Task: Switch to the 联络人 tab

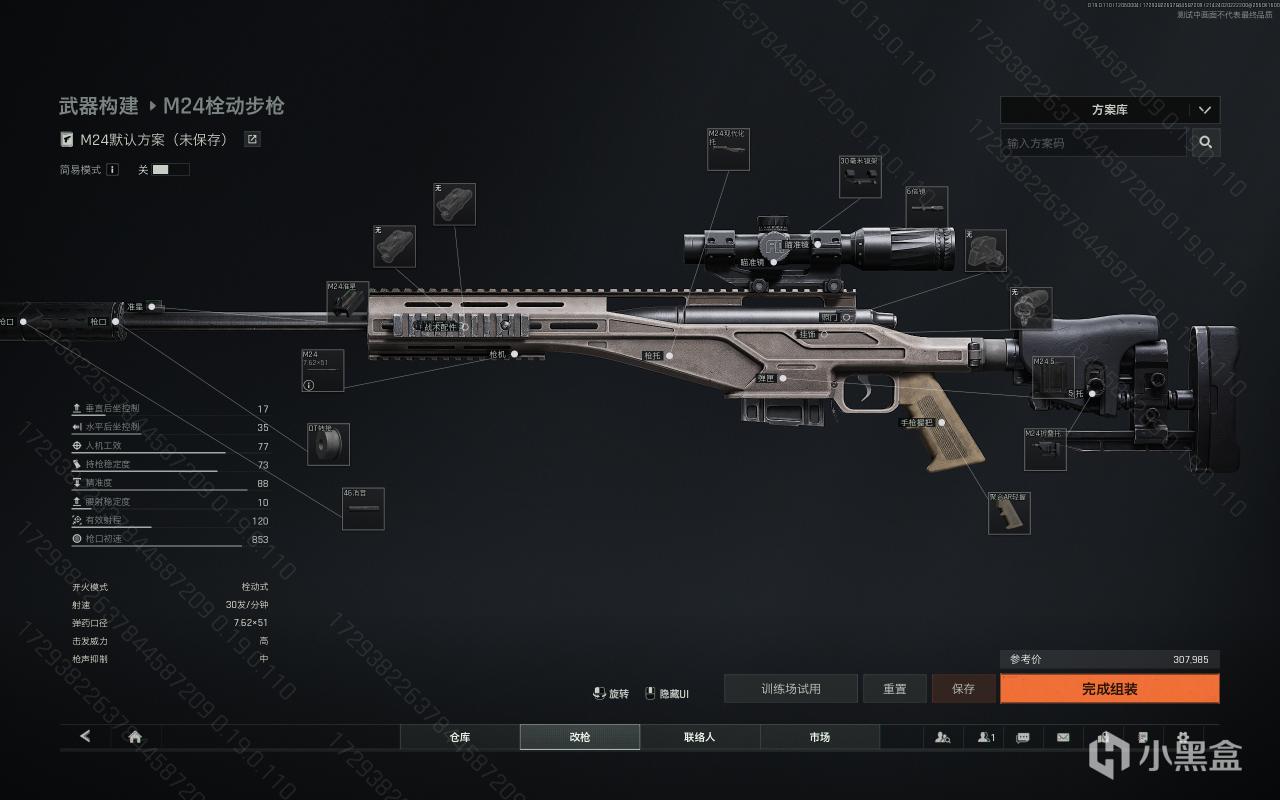Action: [x=700, y=737]
